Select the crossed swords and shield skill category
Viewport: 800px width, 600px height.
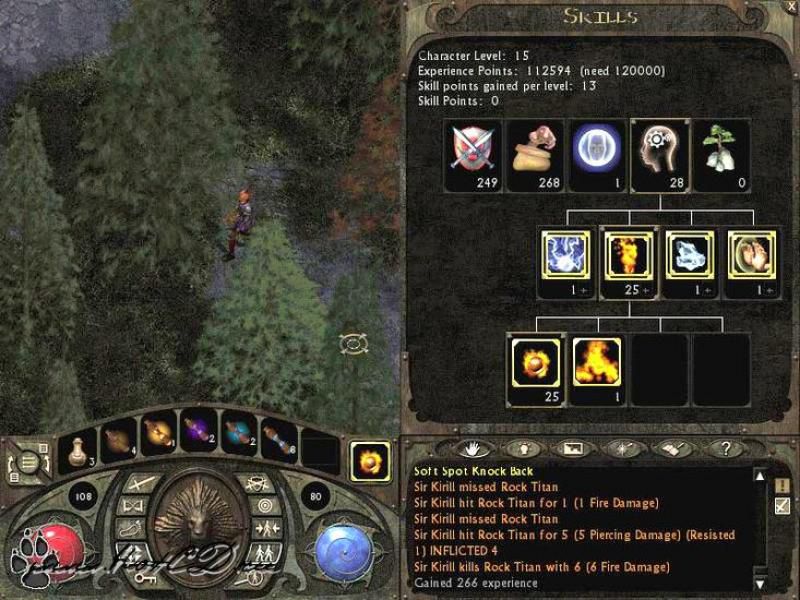click(474, 148)
